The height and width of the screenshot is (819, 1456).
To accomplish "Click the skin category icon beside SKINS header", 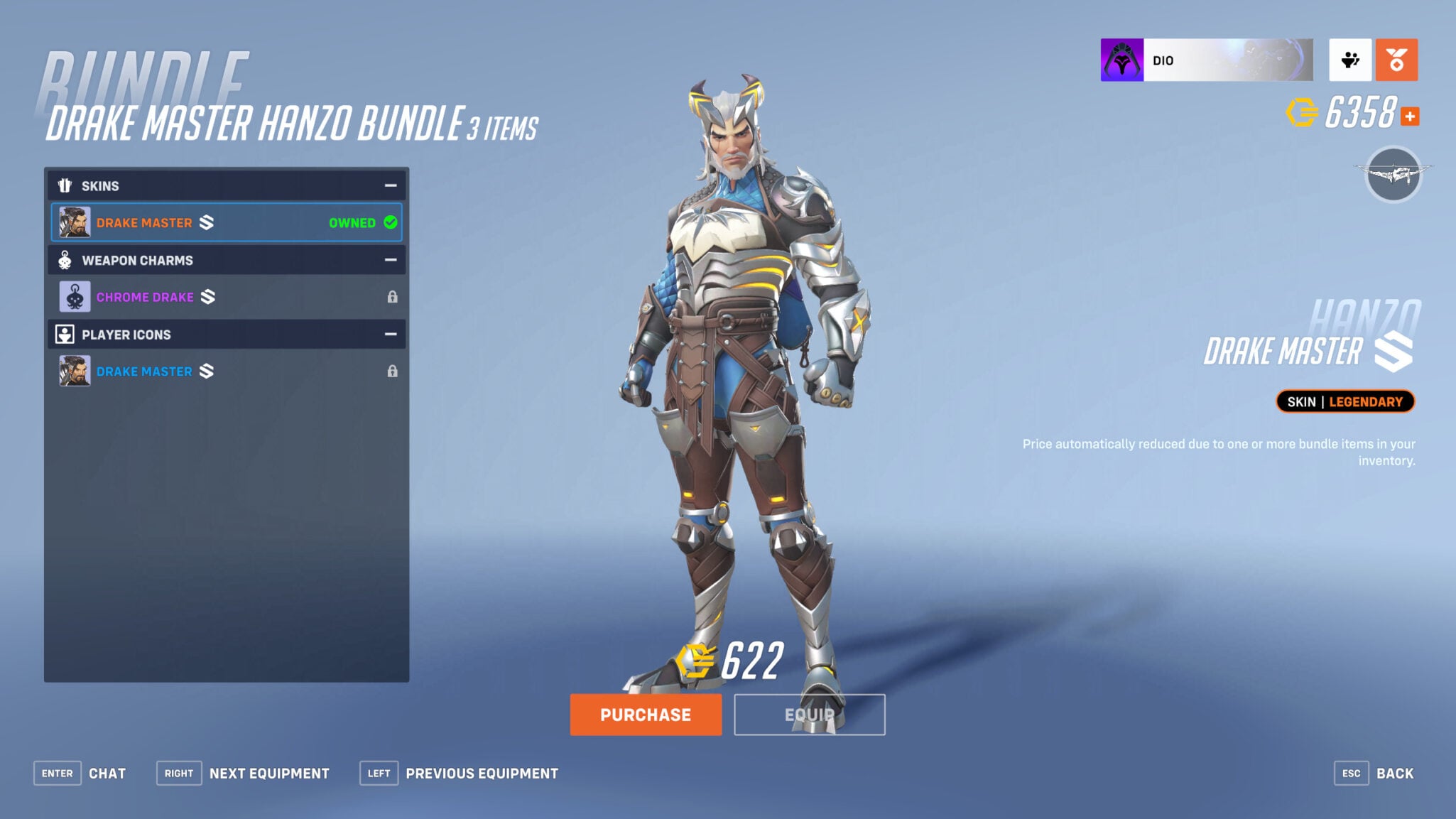I will [65, 185].
